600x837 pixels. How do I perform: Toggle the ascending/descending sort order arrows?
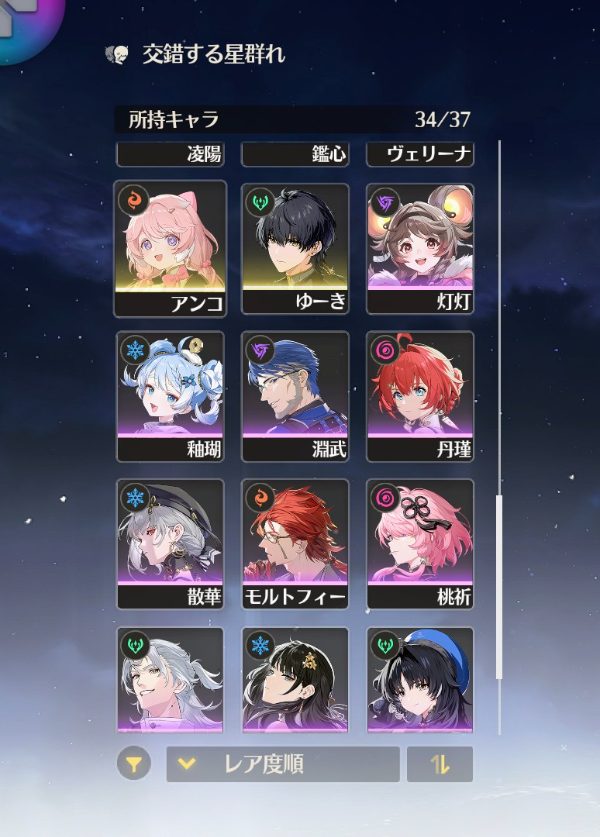[439, 765]
